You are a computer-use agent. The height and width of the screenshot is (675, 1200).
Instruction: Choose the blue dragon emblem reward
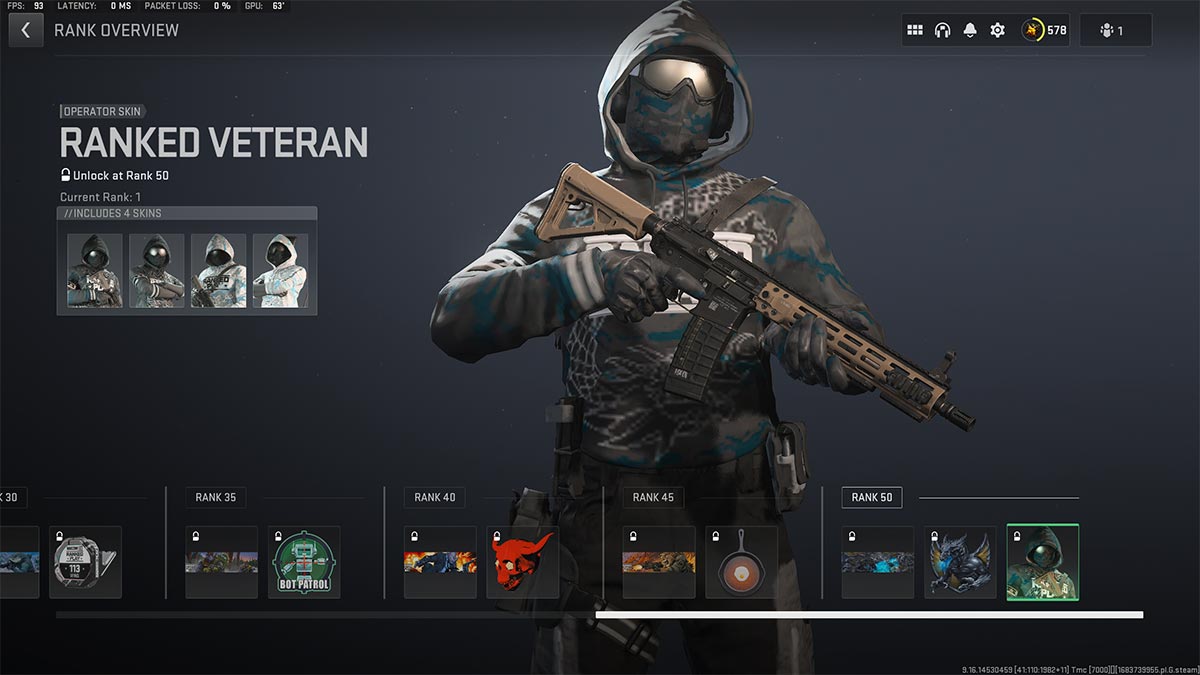pyautogui.click(x=960, y=562)
